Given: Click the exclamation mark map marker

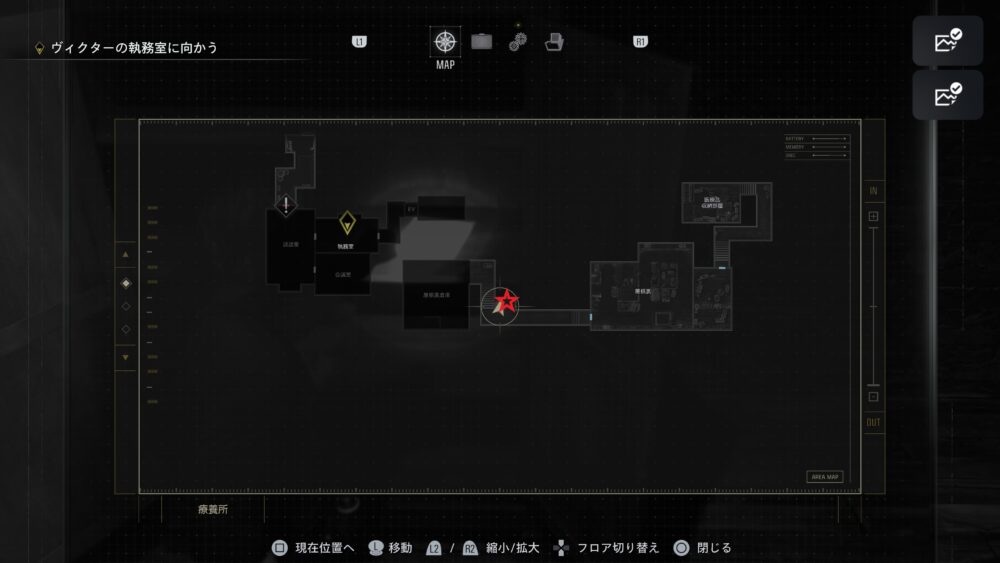Looking at the screenshot, I should pos(287,206).
